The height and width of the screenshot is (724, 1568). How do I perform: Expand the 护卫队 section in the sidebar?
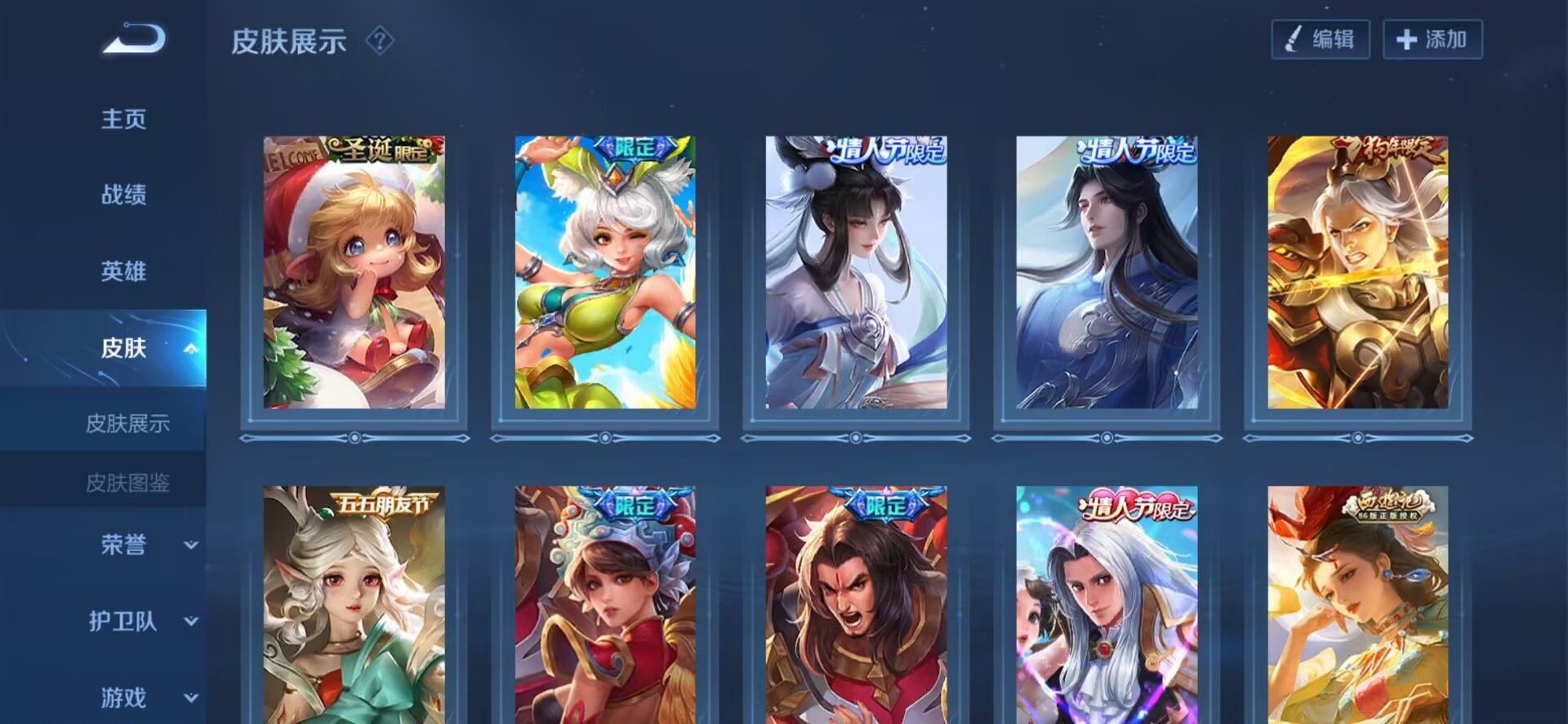192,623
